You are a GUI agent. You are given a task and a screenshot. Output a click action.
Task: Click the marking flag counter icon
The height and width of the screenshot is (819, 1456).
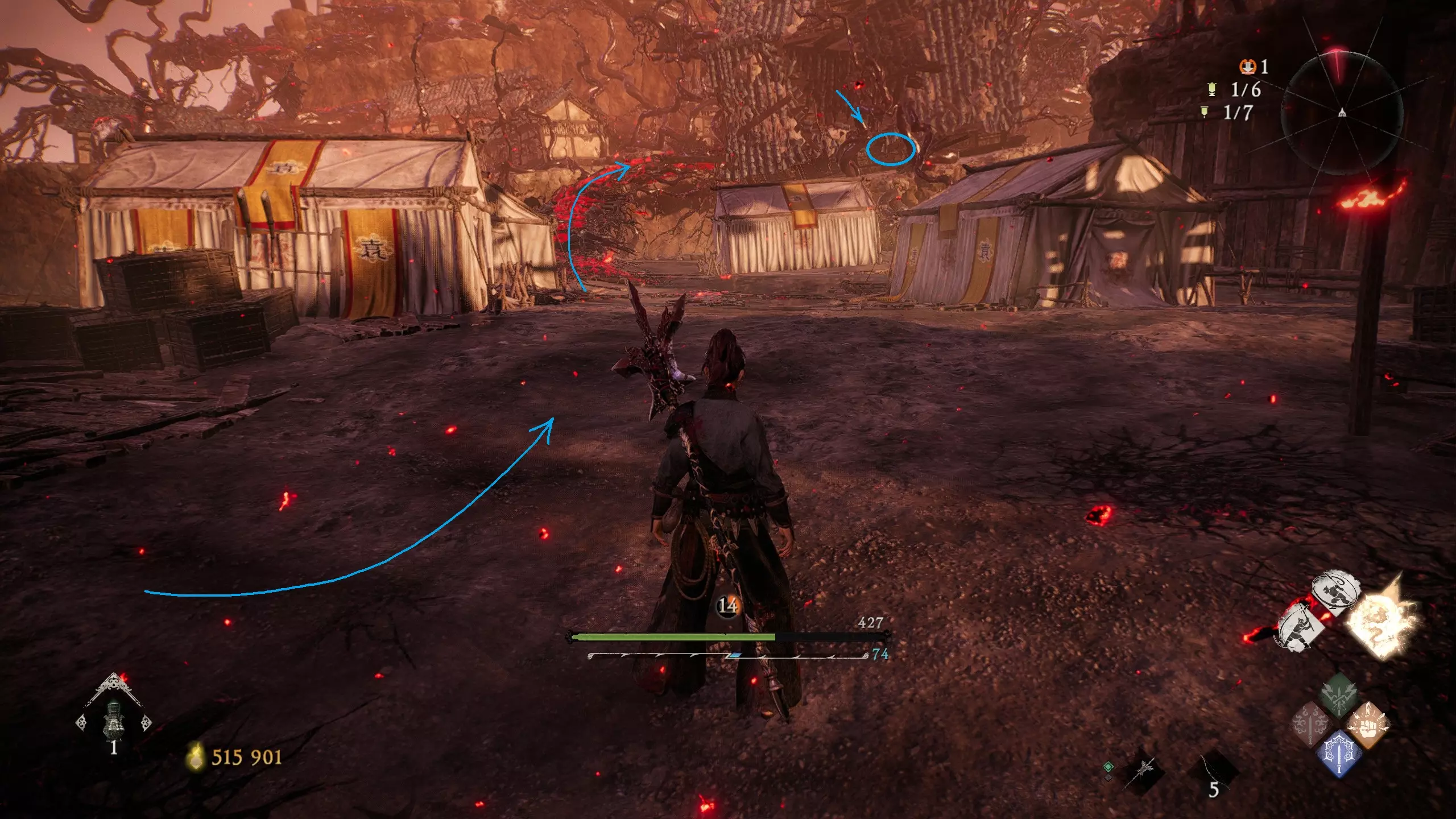(1203, 112)
